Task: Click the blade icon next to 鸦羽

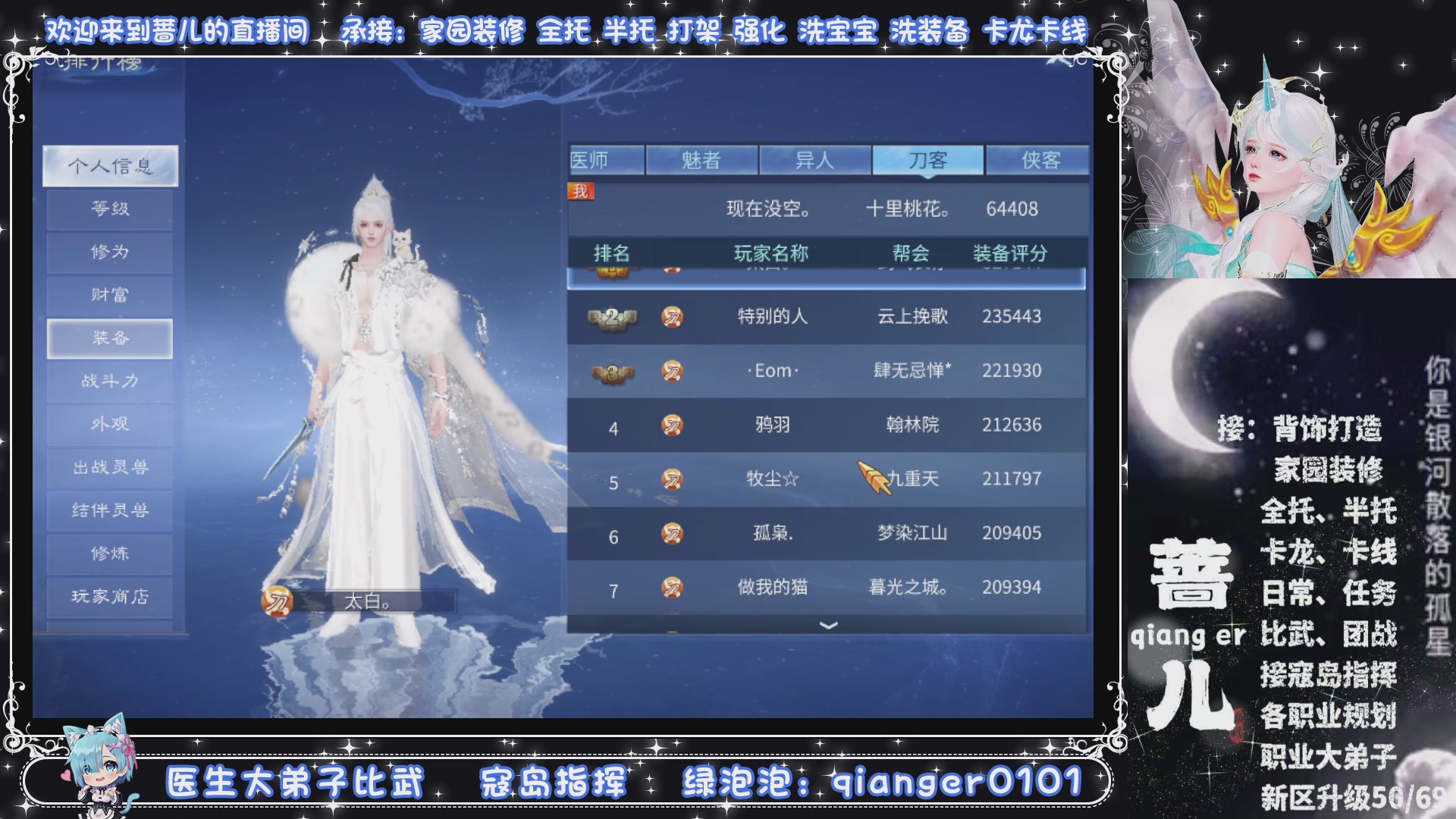Action: (x=673, y=425)
